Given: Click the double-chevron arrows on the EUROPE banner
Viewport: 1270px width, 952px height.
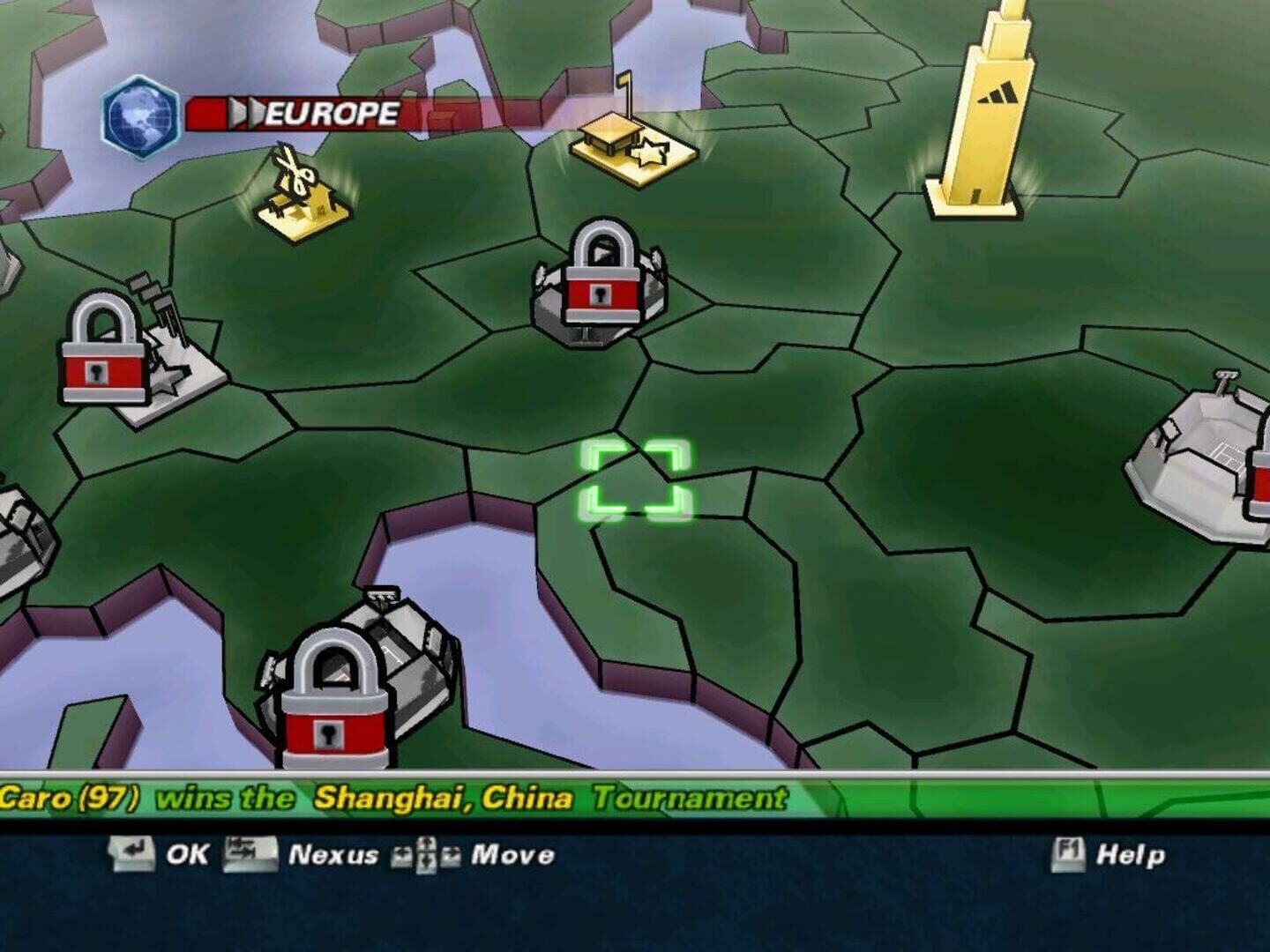Looking at the screenshot, I should 246,113.
